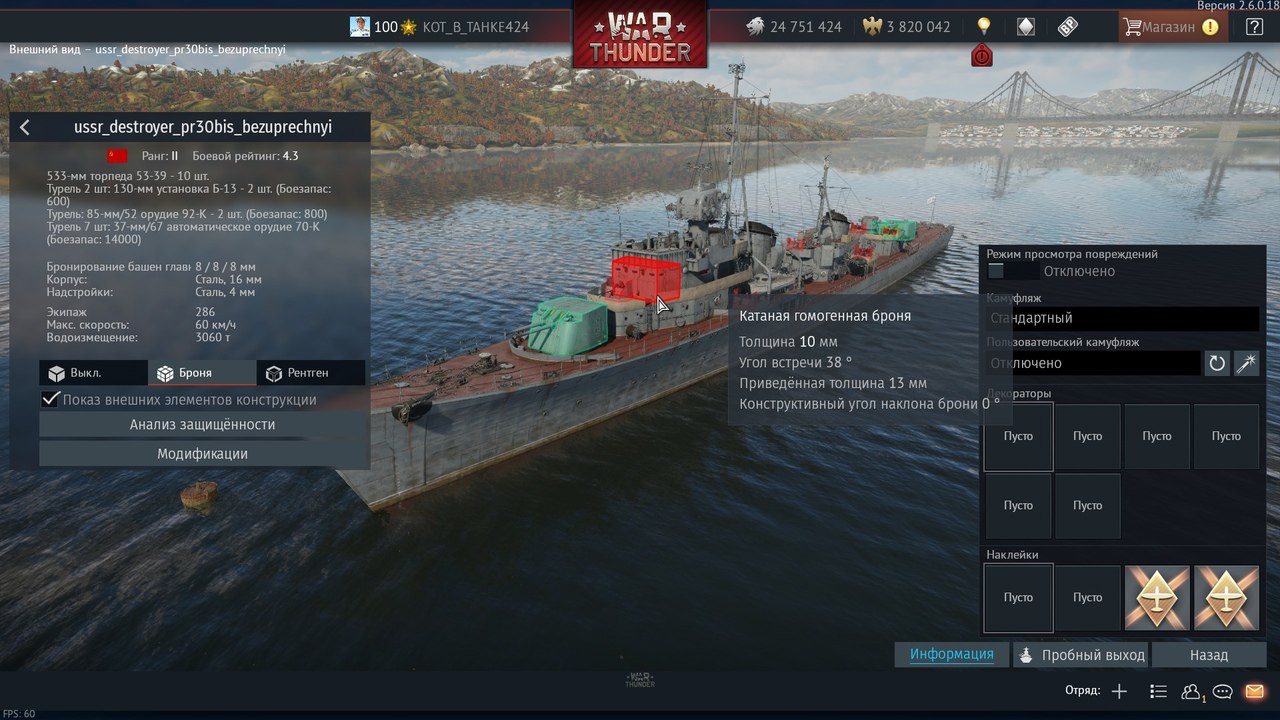Open Анализ защищённости protection analysis
This screenshot has height=720, width=1280.
pos(202,425)
